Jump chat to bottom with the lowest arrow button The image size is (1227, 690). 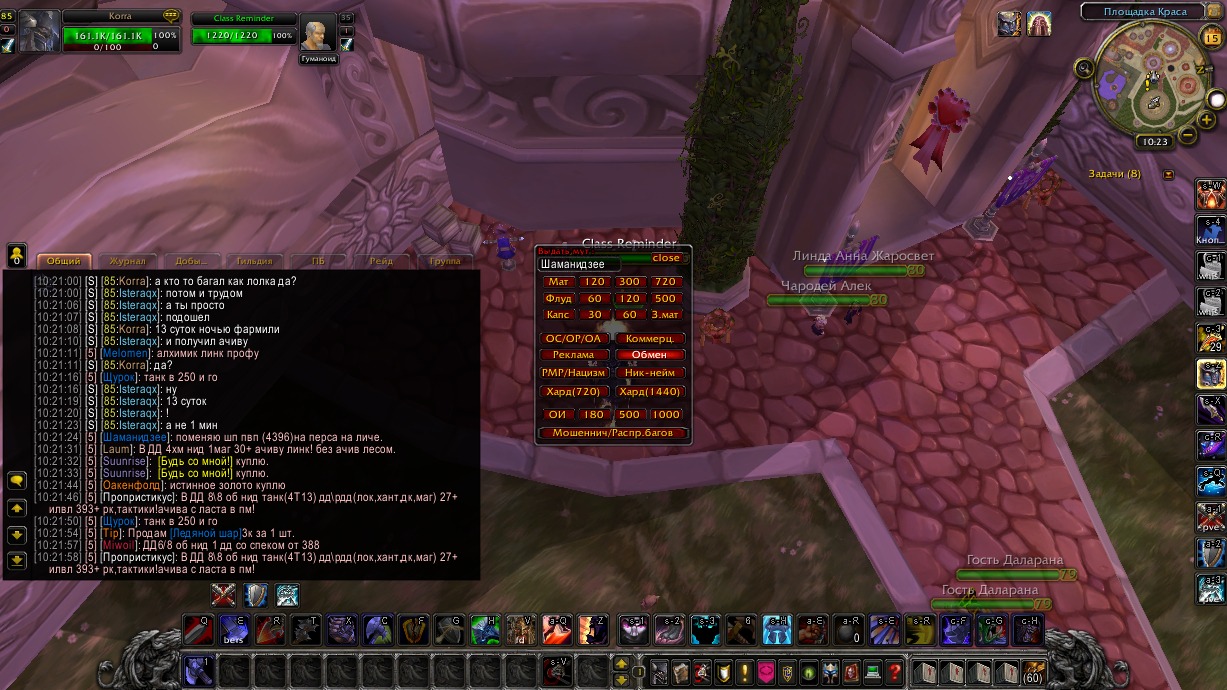point(17,561)
